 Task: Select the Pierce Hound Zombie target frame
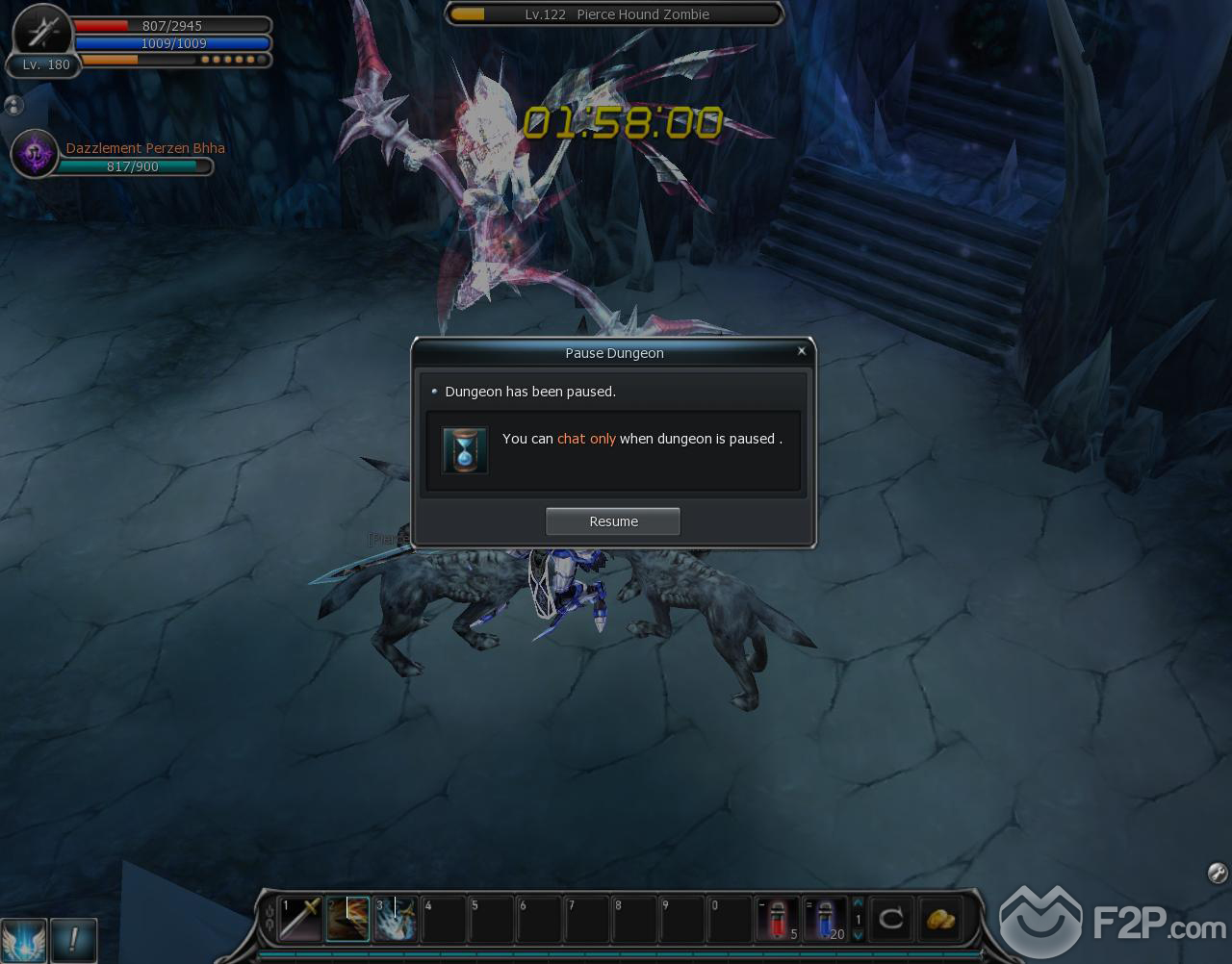click(614, 14)
